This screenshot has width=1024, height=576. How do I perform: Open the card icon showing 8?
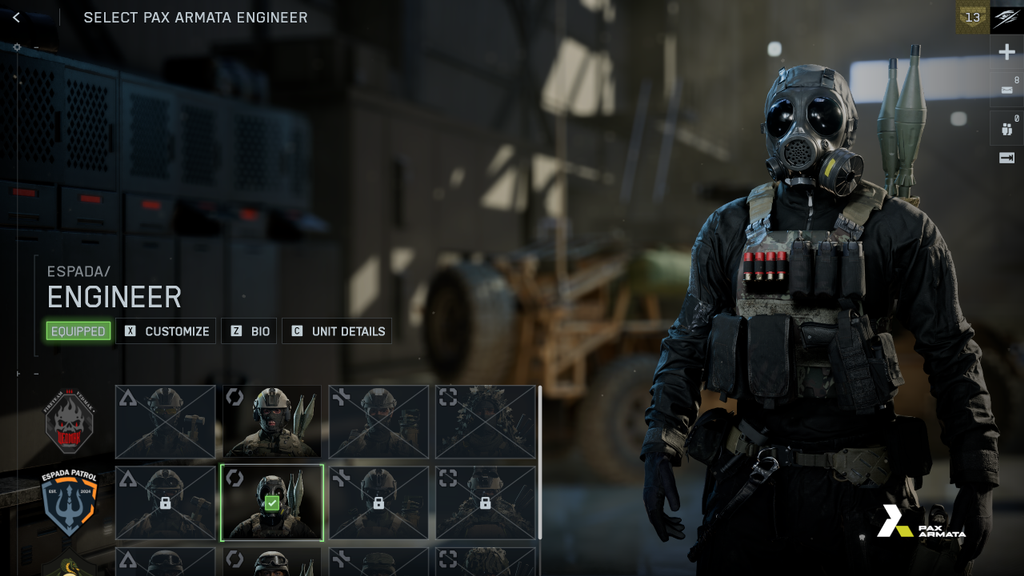(x=1006, y=89)
